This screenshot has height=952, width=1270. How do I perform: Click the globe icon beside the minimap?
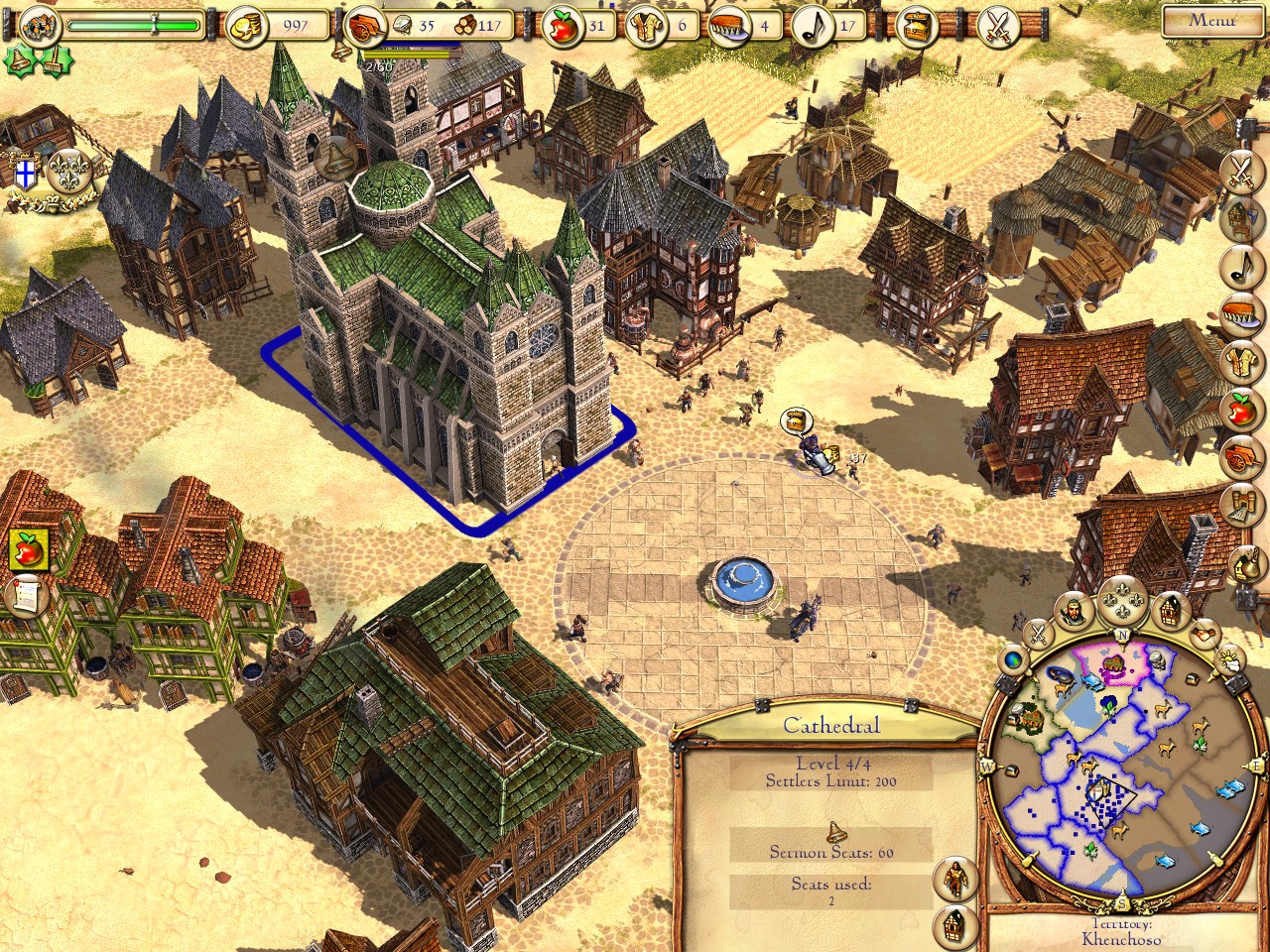(1014, 658)
